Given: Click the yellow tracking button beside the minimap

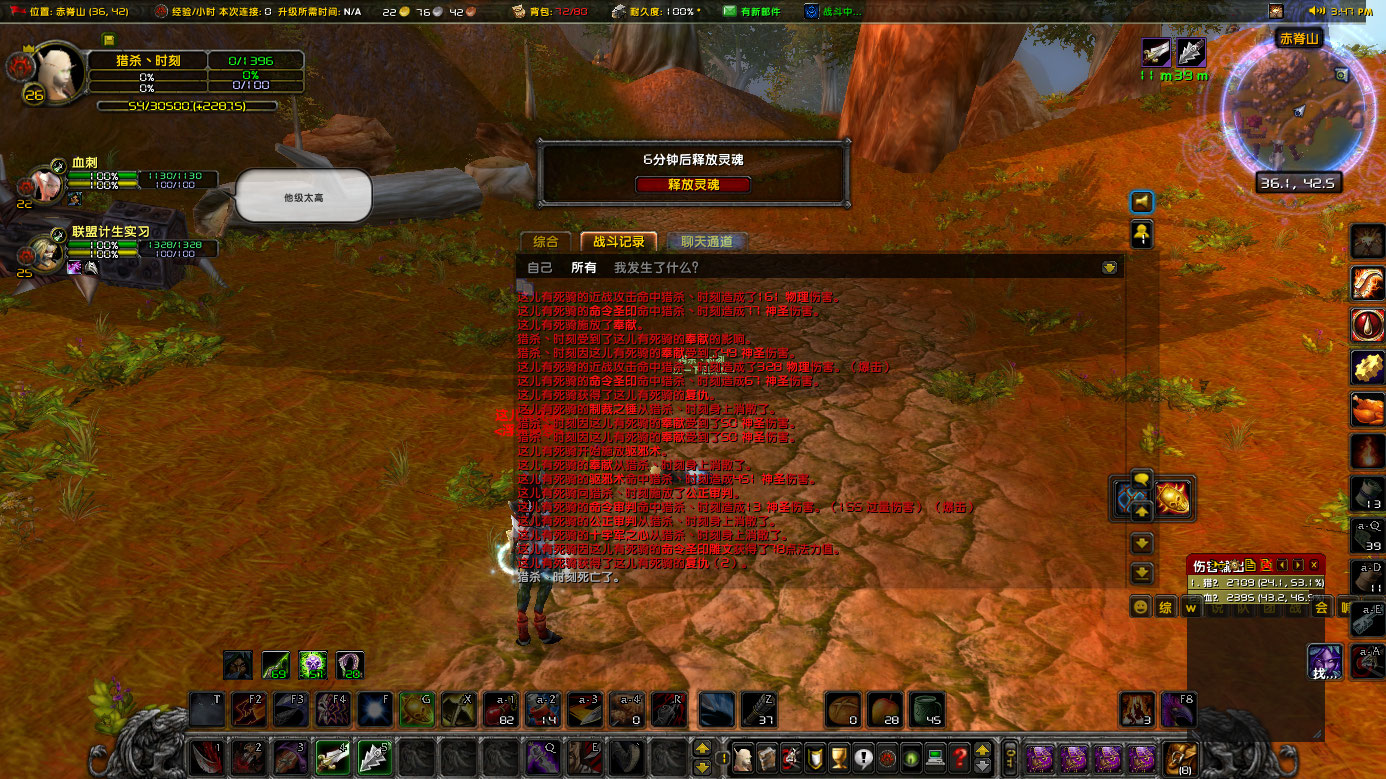Looking at the screenshot, I should click(x=1141, y=234).
